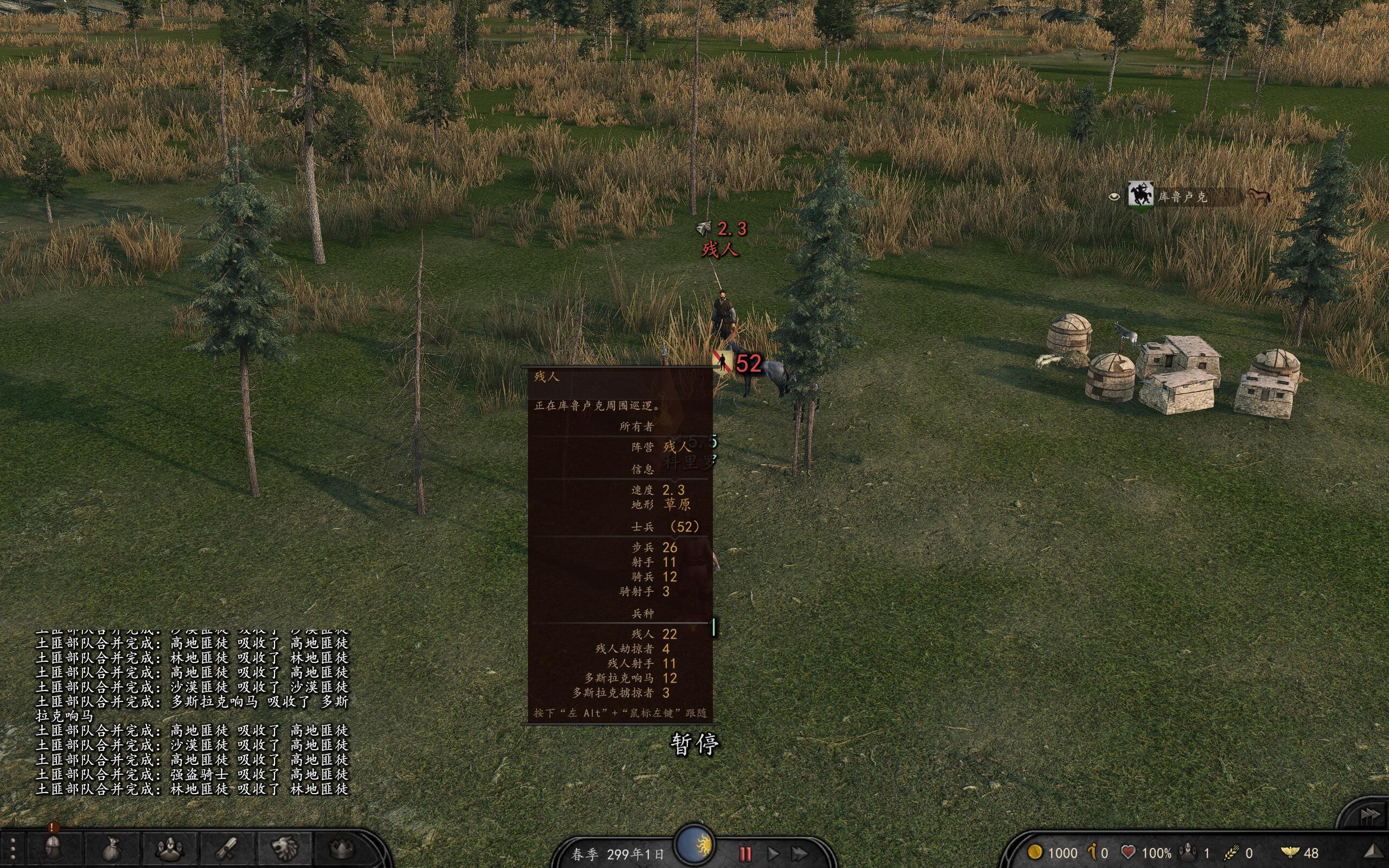The height and width of the screenshot is (868, 1389).
Task: Toggle the eye icon beside 库鲁卢克
Action: (x=1114, y=197)
